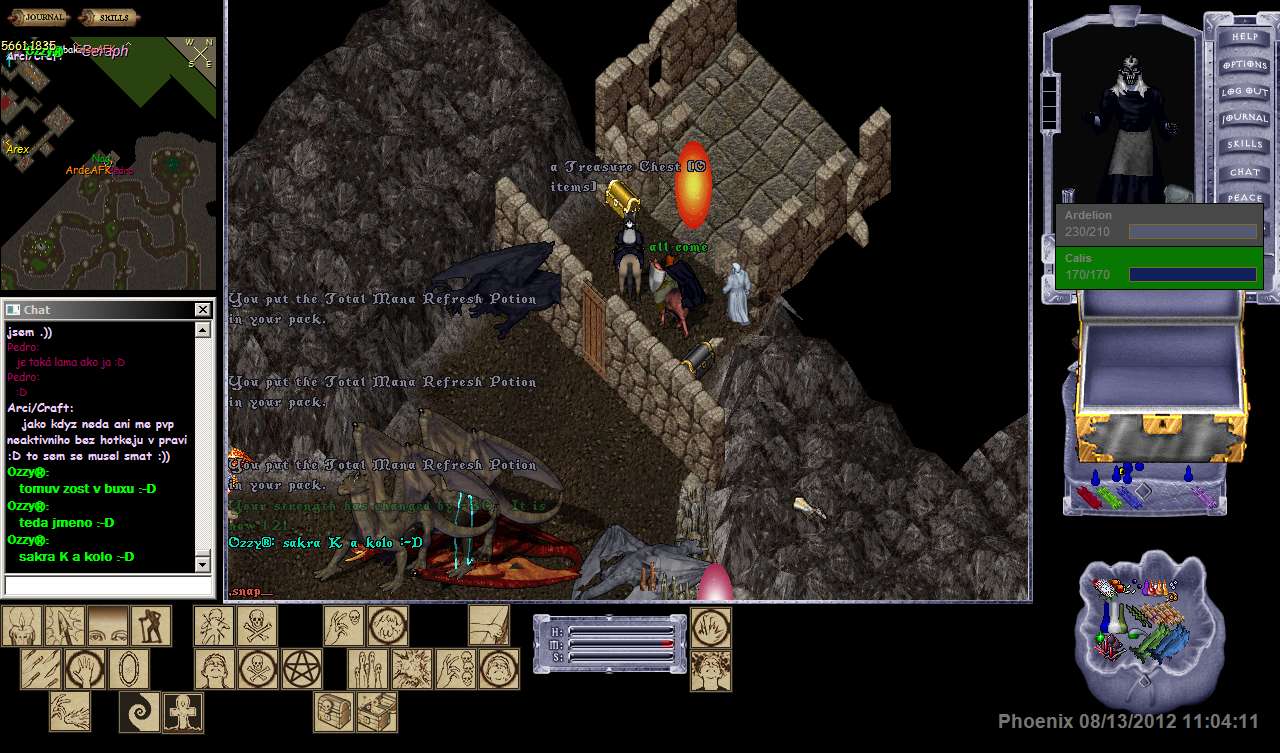Open the Chat button on the paperdoll

click(1245, 172)
